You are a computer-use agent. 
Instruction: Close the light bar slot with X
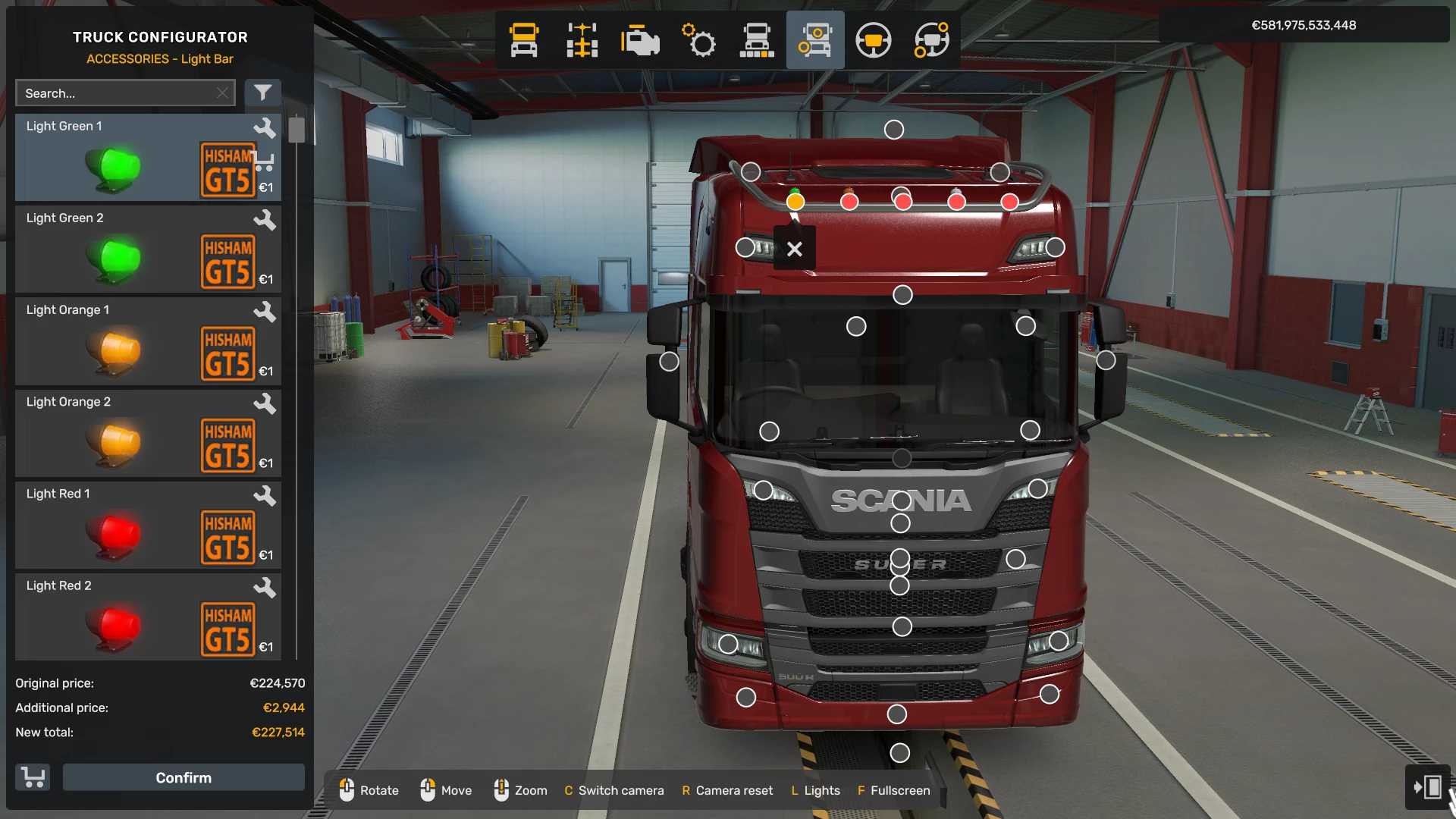tap(794, 249)
